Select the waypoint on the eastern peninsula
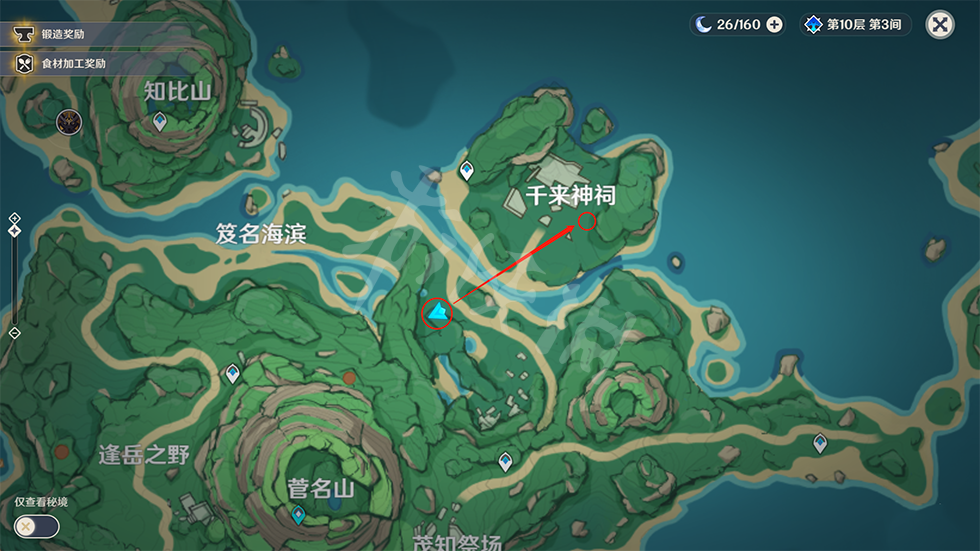 coord(820,442)
